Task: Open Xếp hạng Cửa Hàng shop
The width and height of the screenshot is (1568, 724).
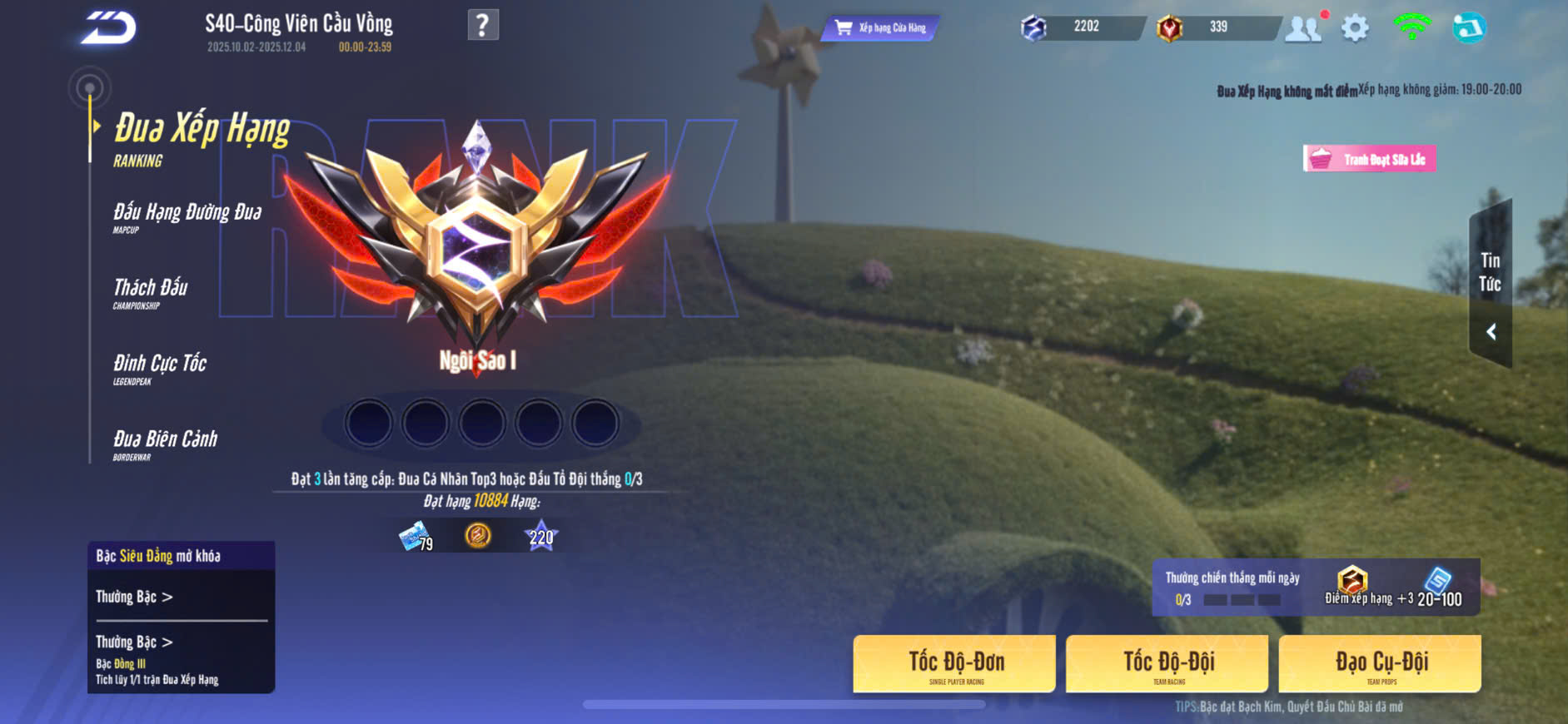Action: click(881, 27)
